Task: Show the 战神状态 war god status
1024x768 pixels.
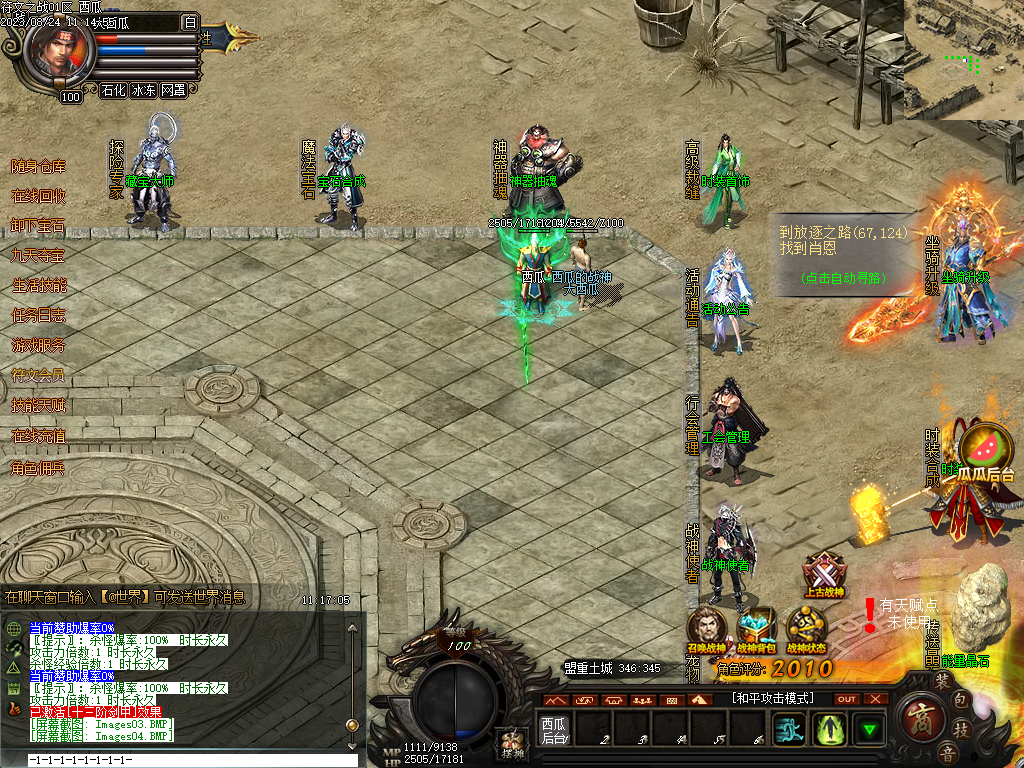Action: point(806,629)
